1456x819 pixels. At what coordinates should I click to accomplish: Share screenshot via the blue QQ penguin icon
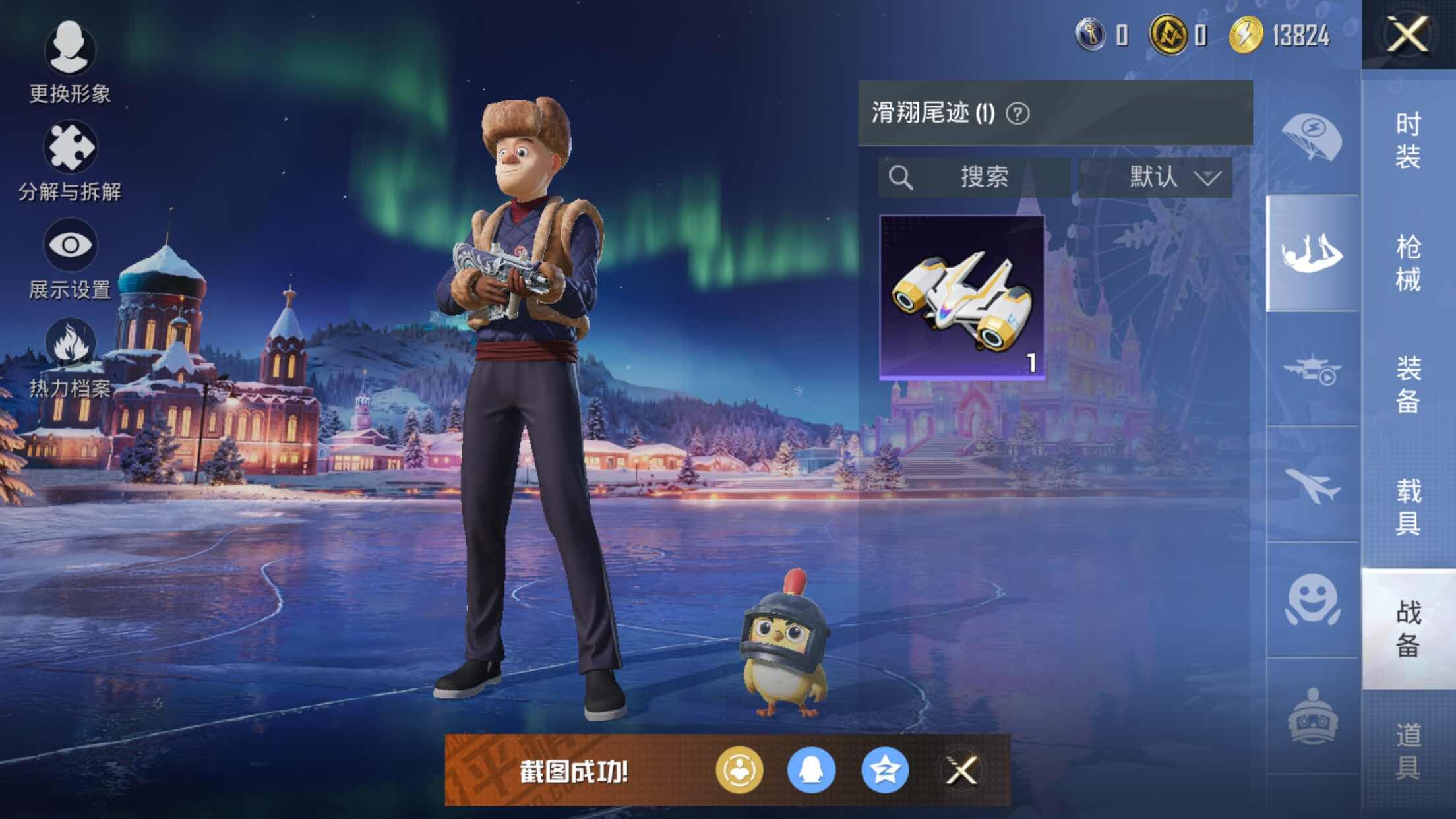(x=811, y=770)
